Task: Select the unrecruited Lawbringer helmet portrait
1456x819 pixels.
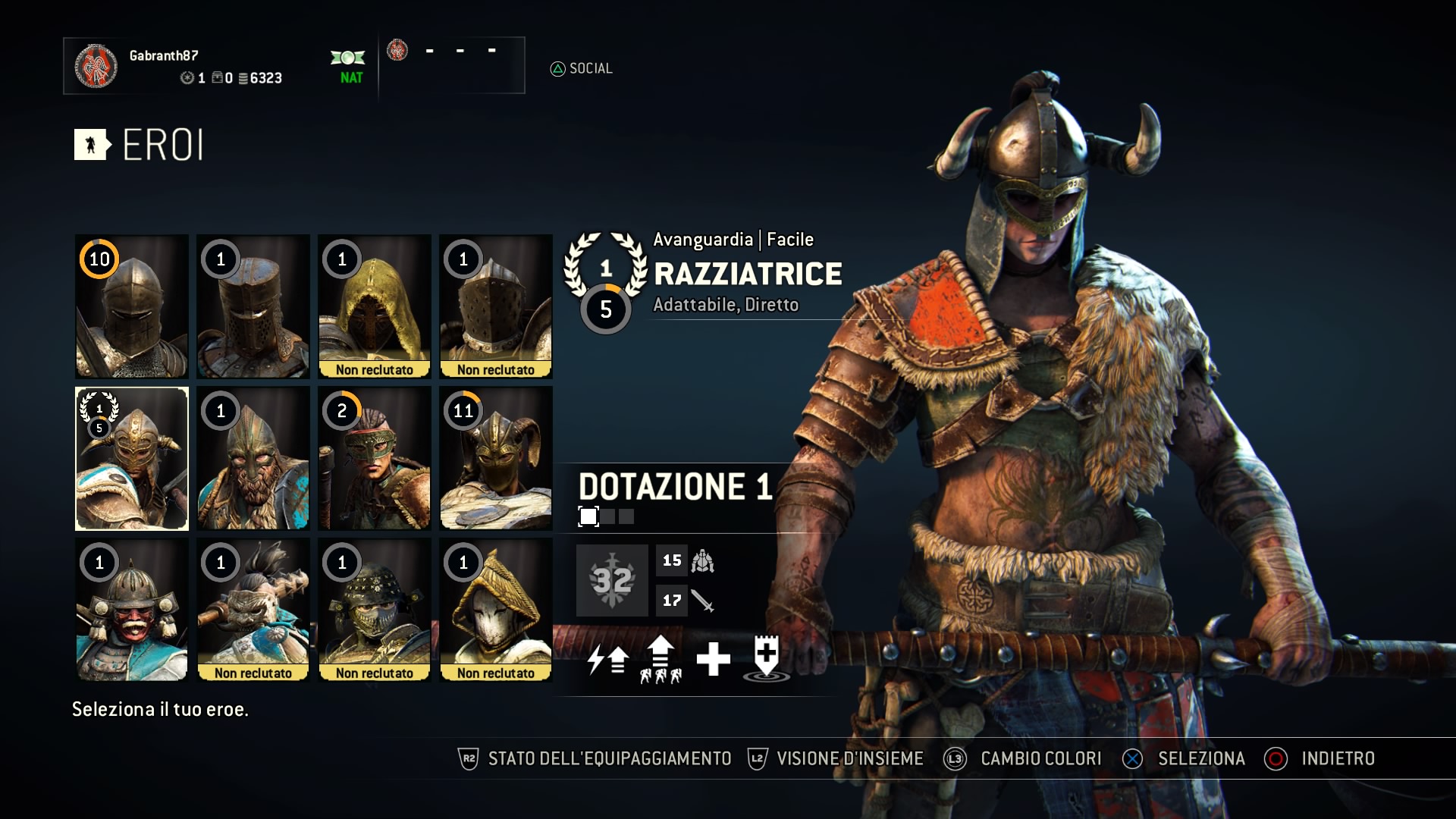Action: 496,306
